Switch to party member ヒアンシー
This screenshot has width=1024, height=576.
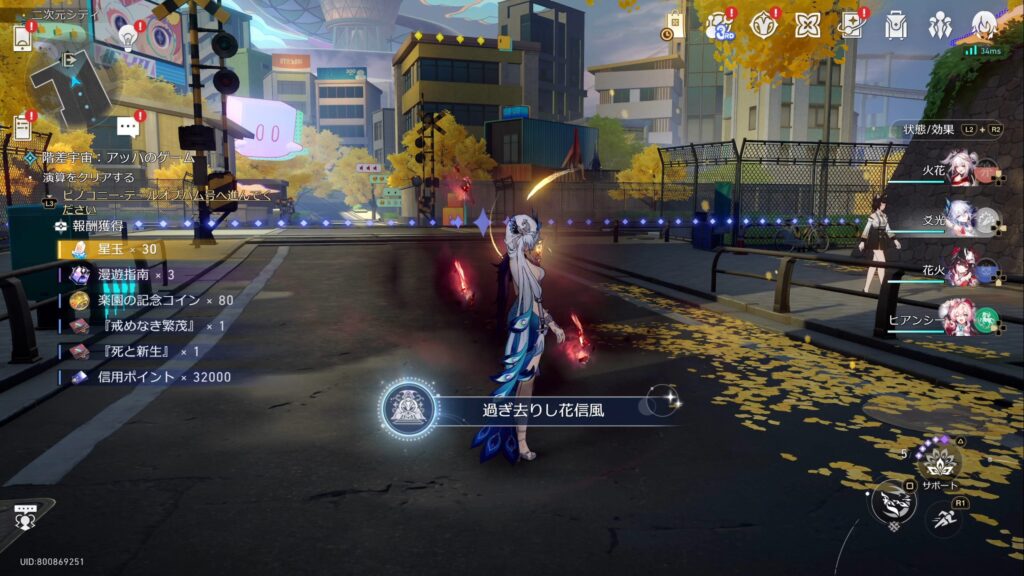pyautogui.click(x=961, y=320)
